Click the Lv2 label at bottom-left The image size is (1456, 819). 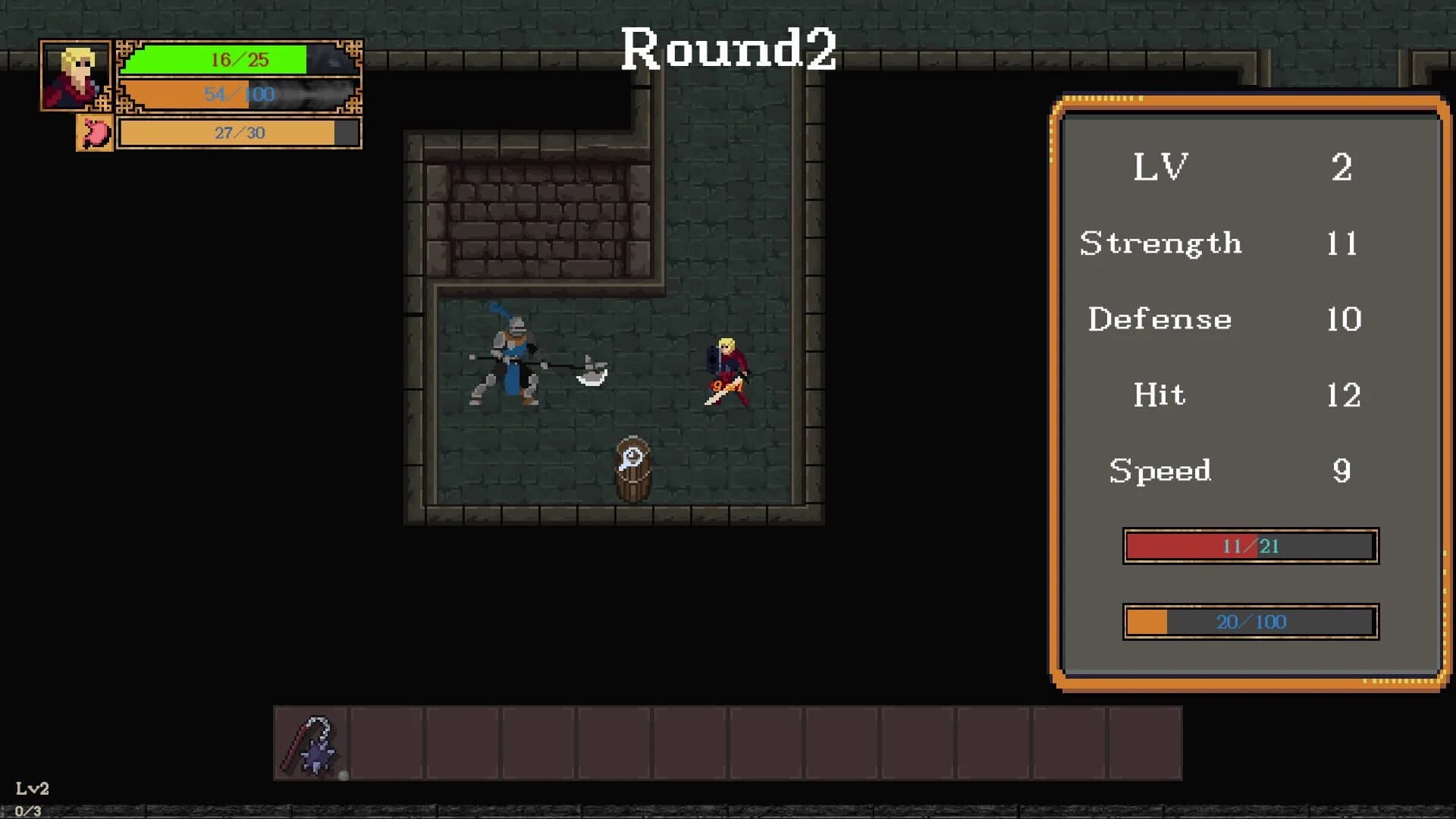[30, 789]
